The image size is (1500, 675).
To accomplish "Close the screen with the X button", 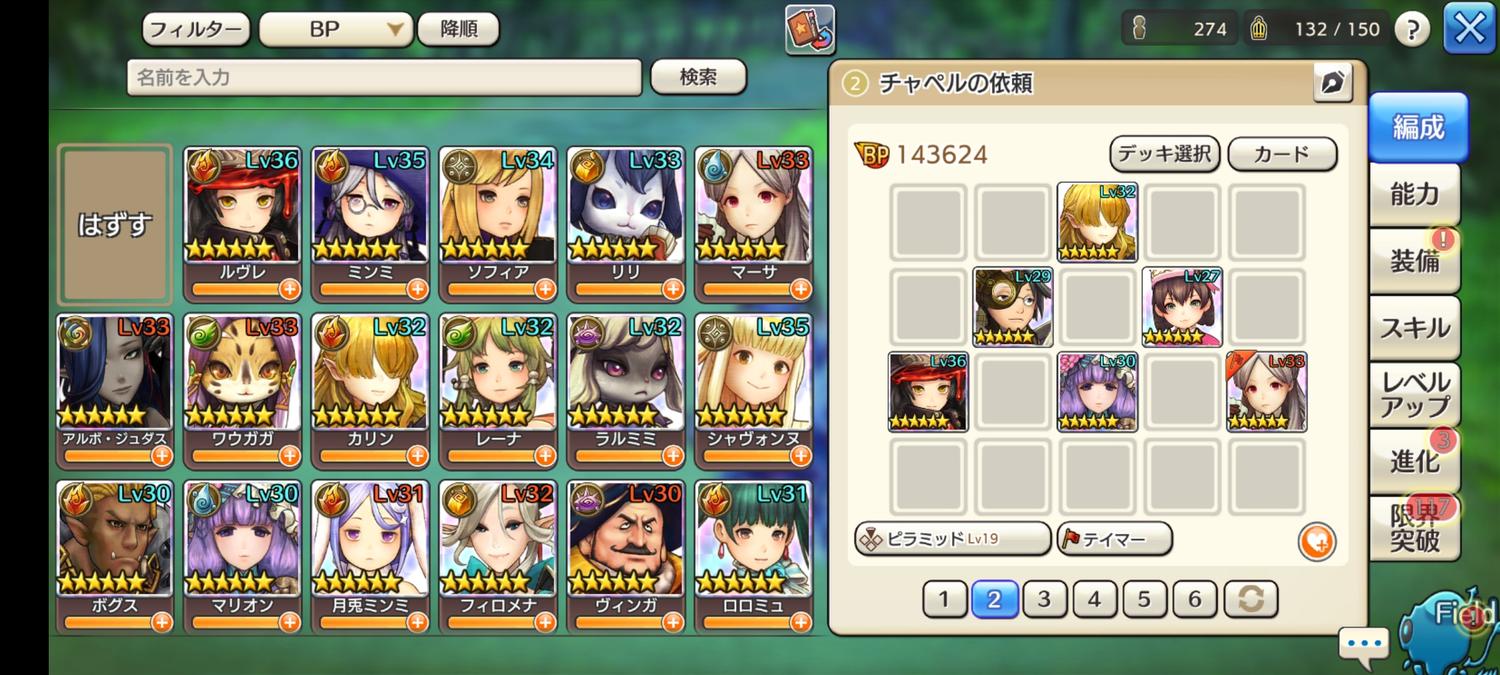I will coord(1469,29).
